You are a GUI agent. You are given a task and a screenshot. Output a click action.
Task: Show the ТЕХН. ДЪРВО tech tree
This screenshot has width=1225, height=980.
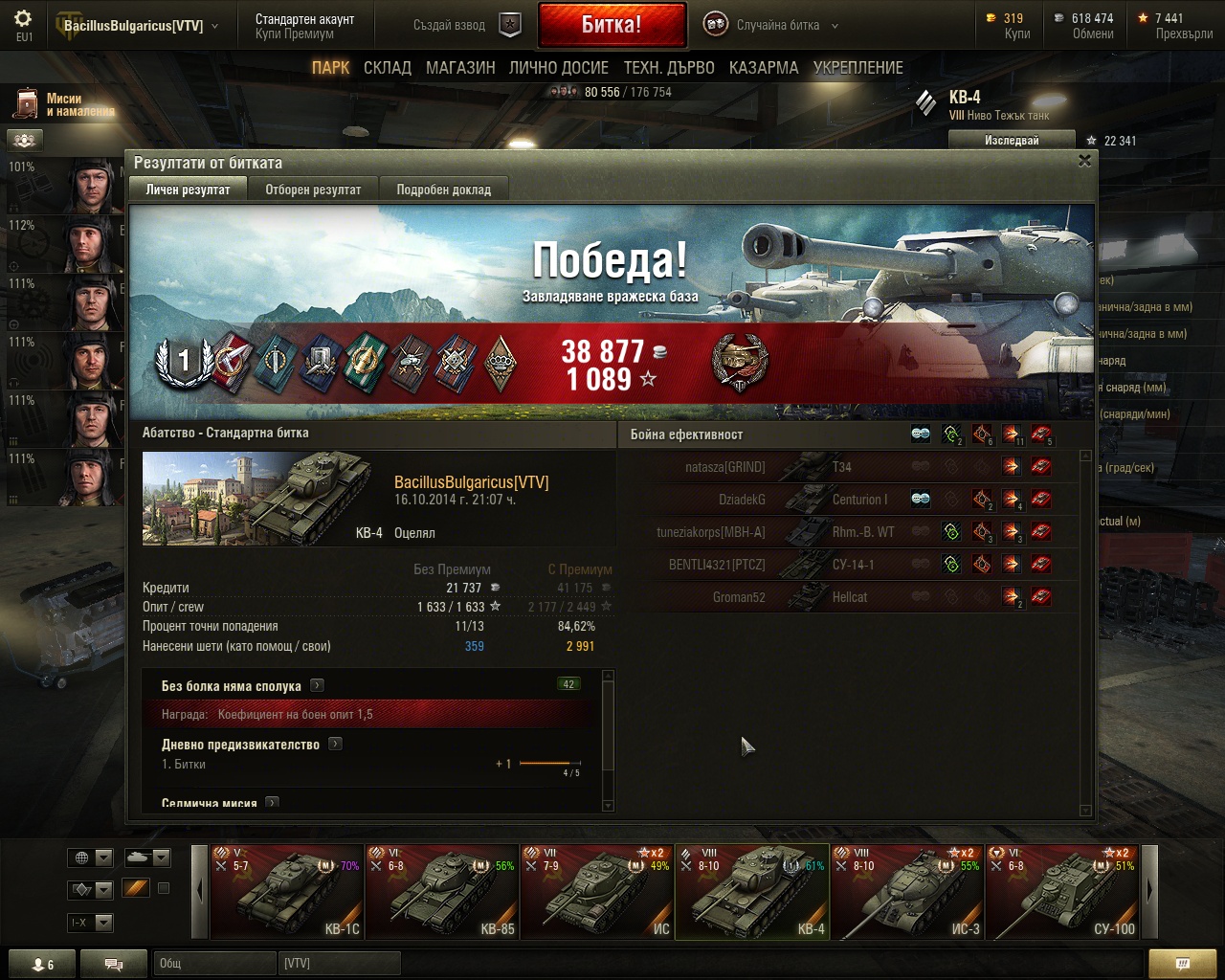click(669, 68)
